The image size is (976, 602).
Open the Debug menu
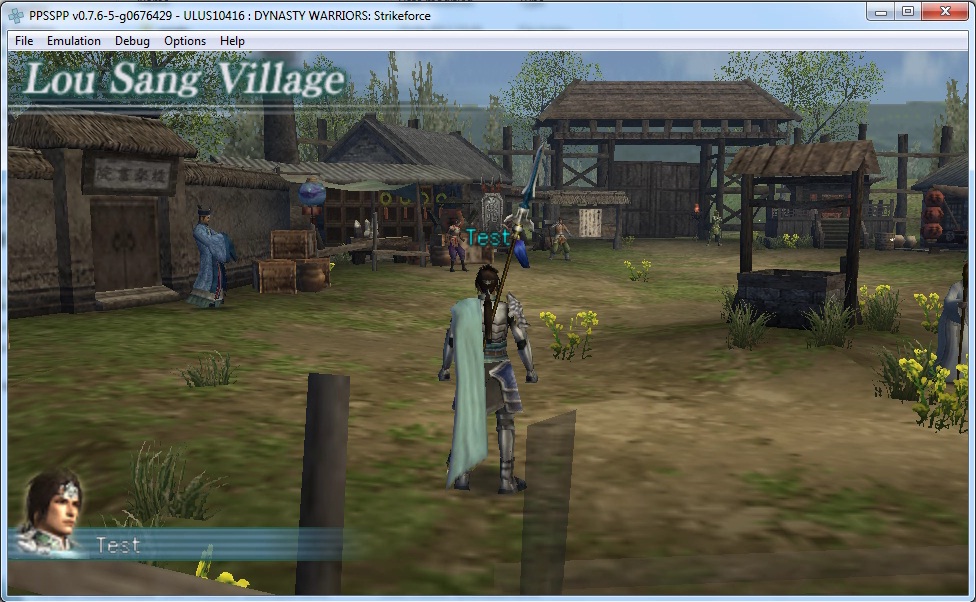(132, 41)
